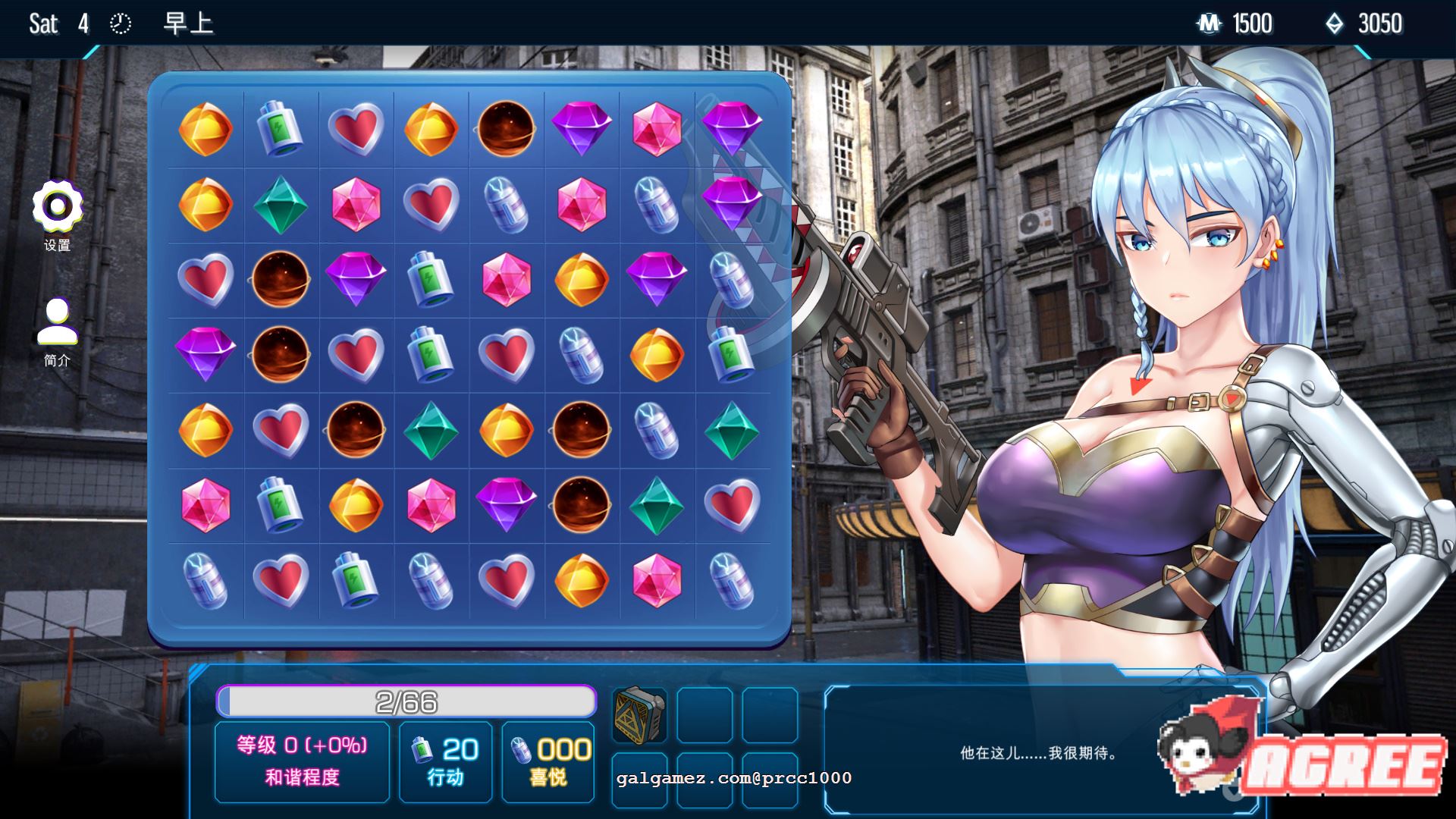The height and width of the screenshot is (819, 1456).
Task: Select the crate item slot
Action: [x=639, y=715]
